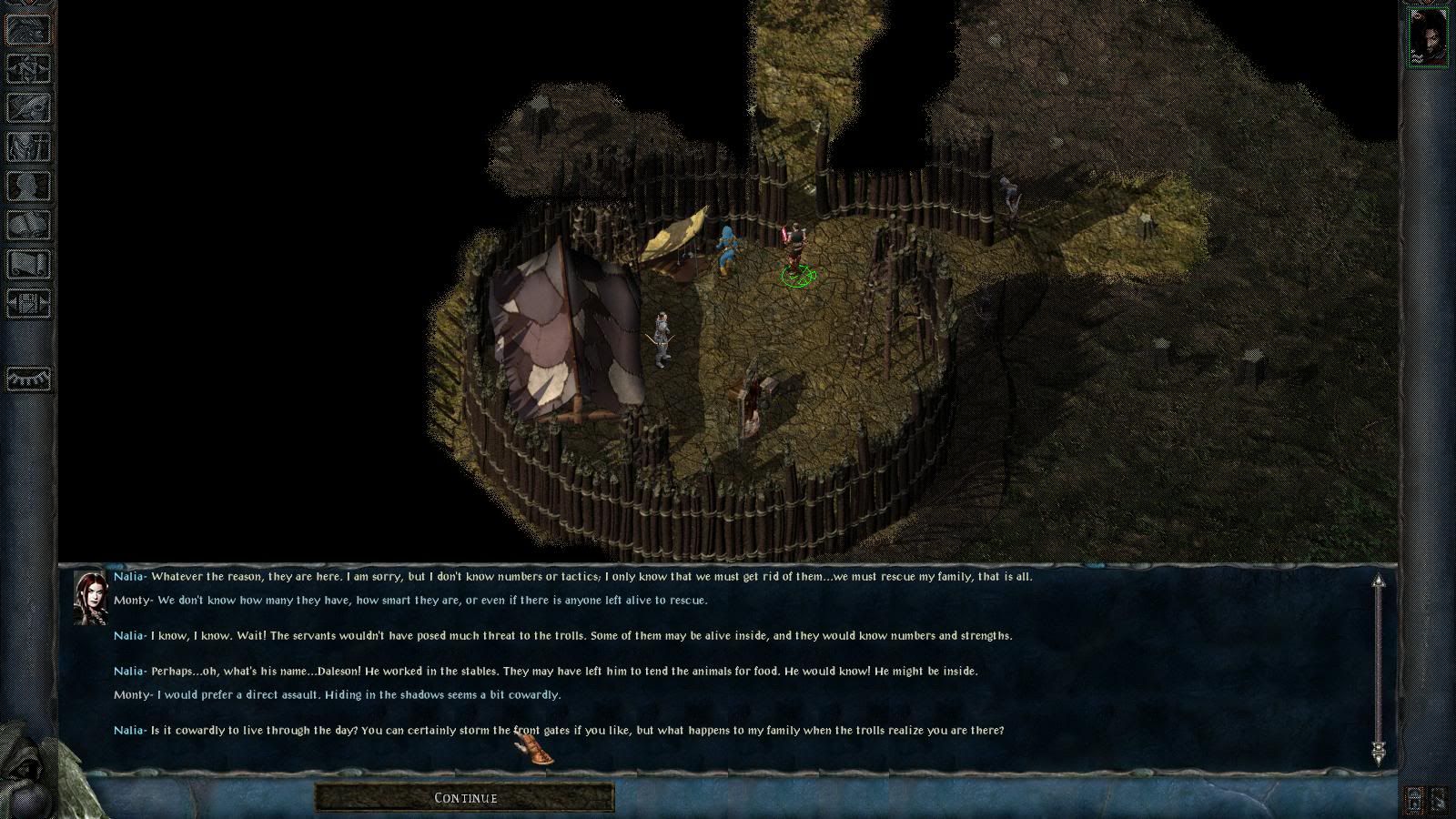Select the party member portrait
The image size is (1456, 819).
click(1427, 36)
